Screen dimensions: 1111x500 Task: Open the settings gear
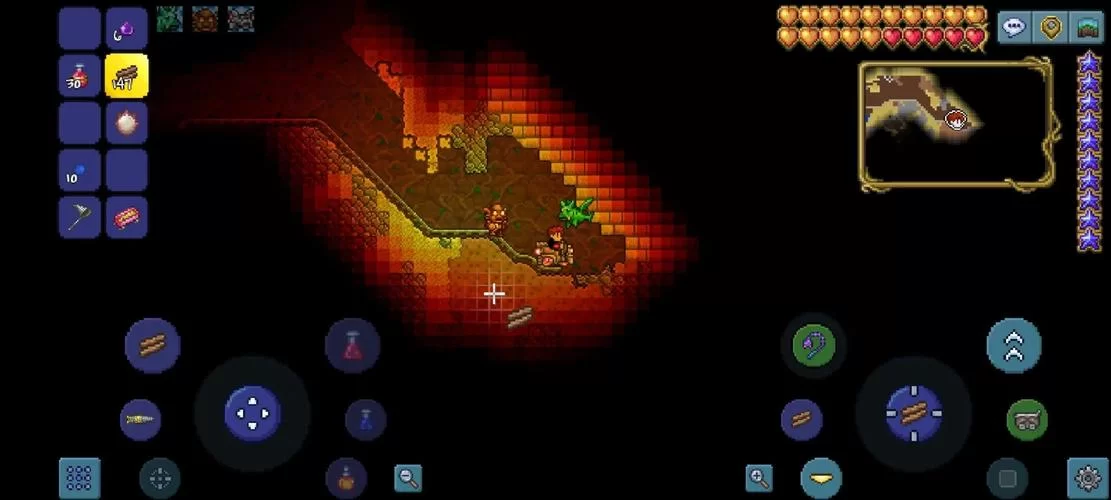[1087, 478]
